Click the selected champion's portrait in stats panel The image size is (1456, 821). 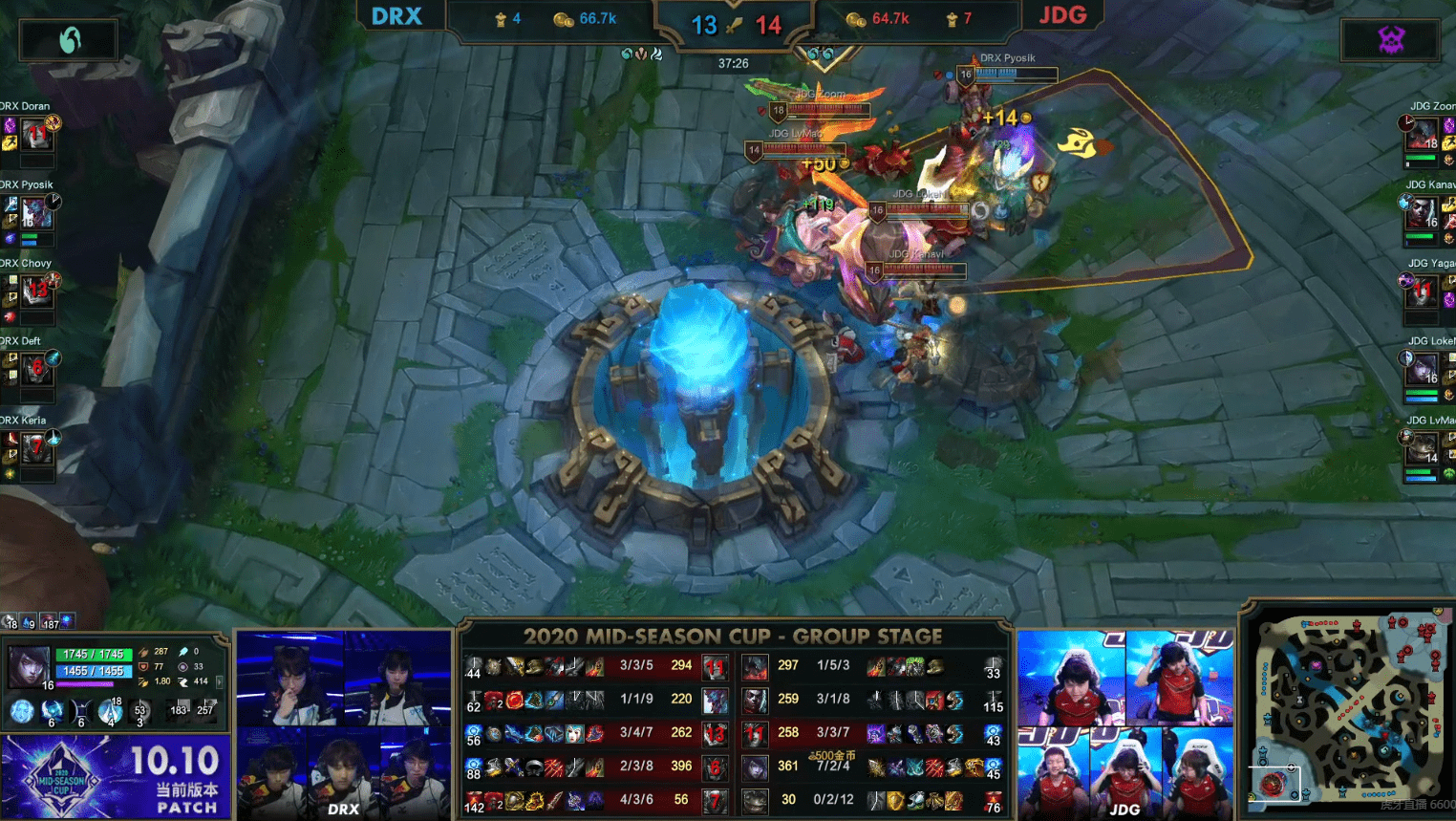coord(29,666)
